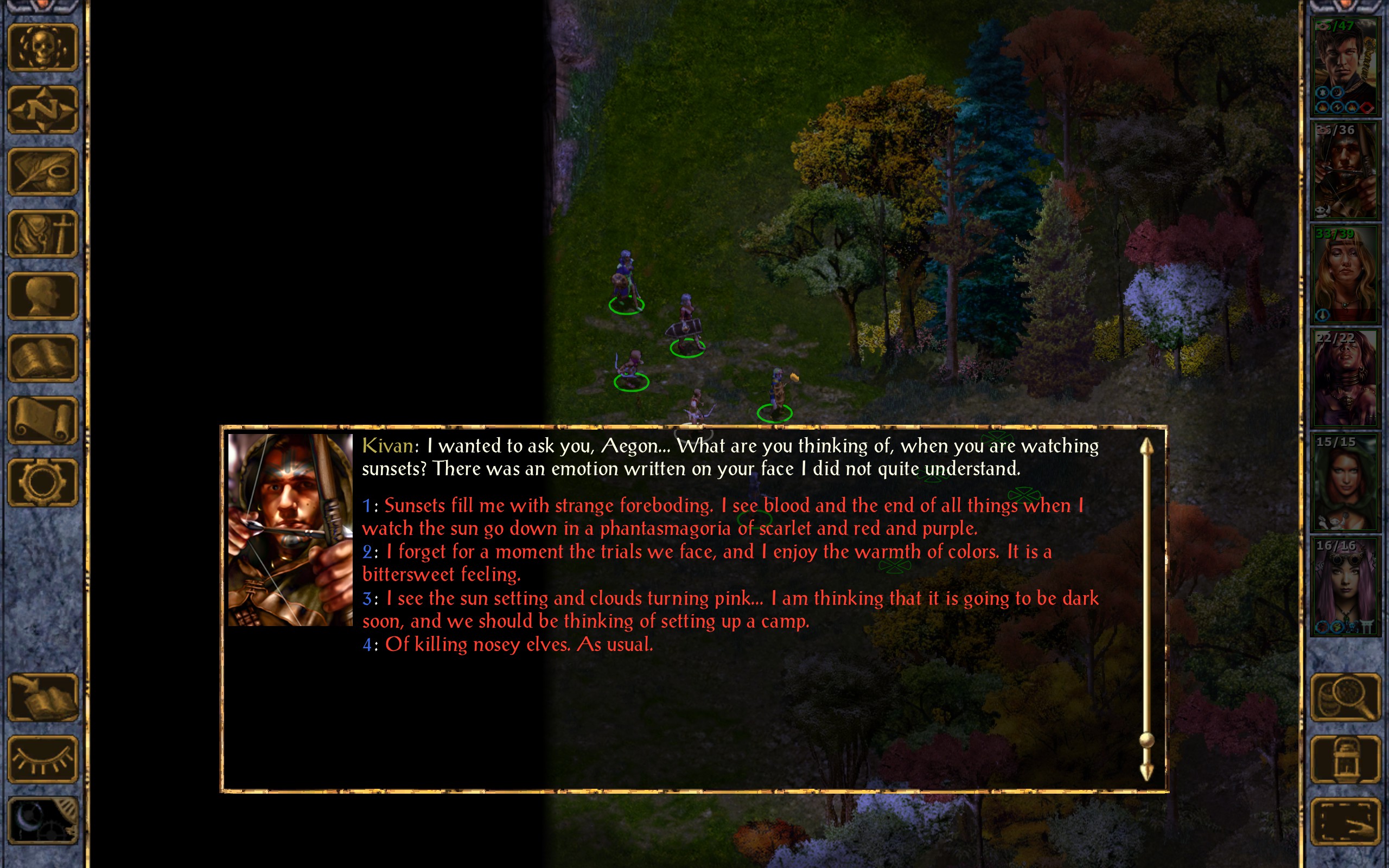Open the inventory armor and sword button
Screen dimensions: 1389x868
click(42, 234)
